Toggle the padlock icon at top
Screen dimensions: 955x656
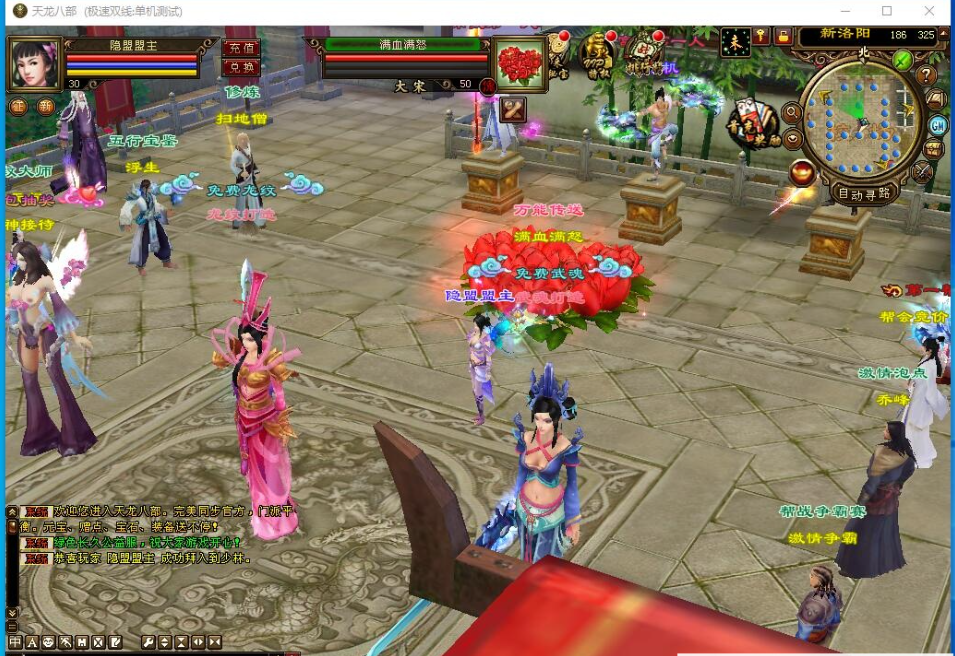pyautogui.click(x=783, y=36)
